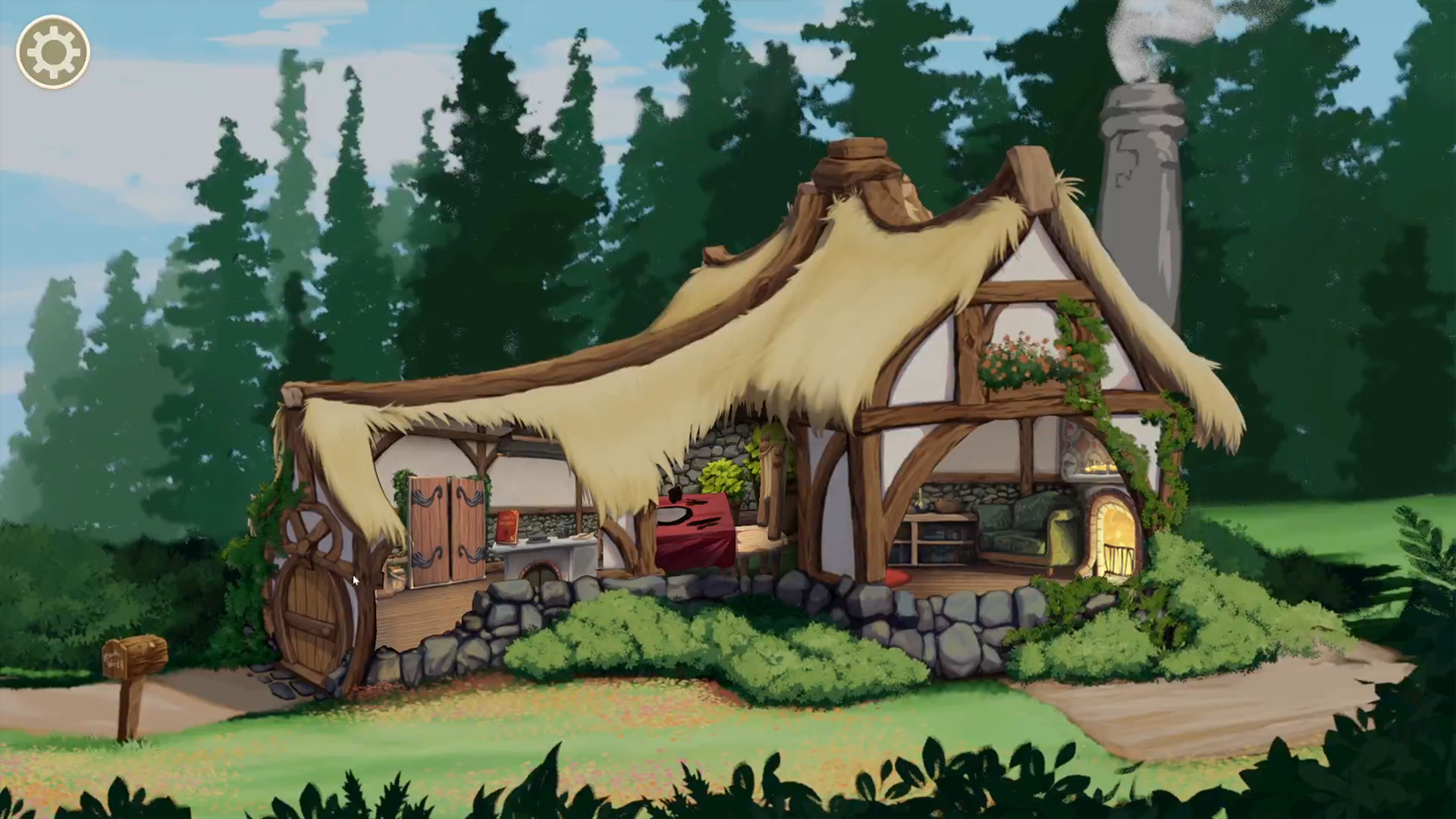Open the blue-hinged kitchen cupboard doors
Image resolution: width=1456 pixels, height=819 pixels.
(x=447, y=526)
